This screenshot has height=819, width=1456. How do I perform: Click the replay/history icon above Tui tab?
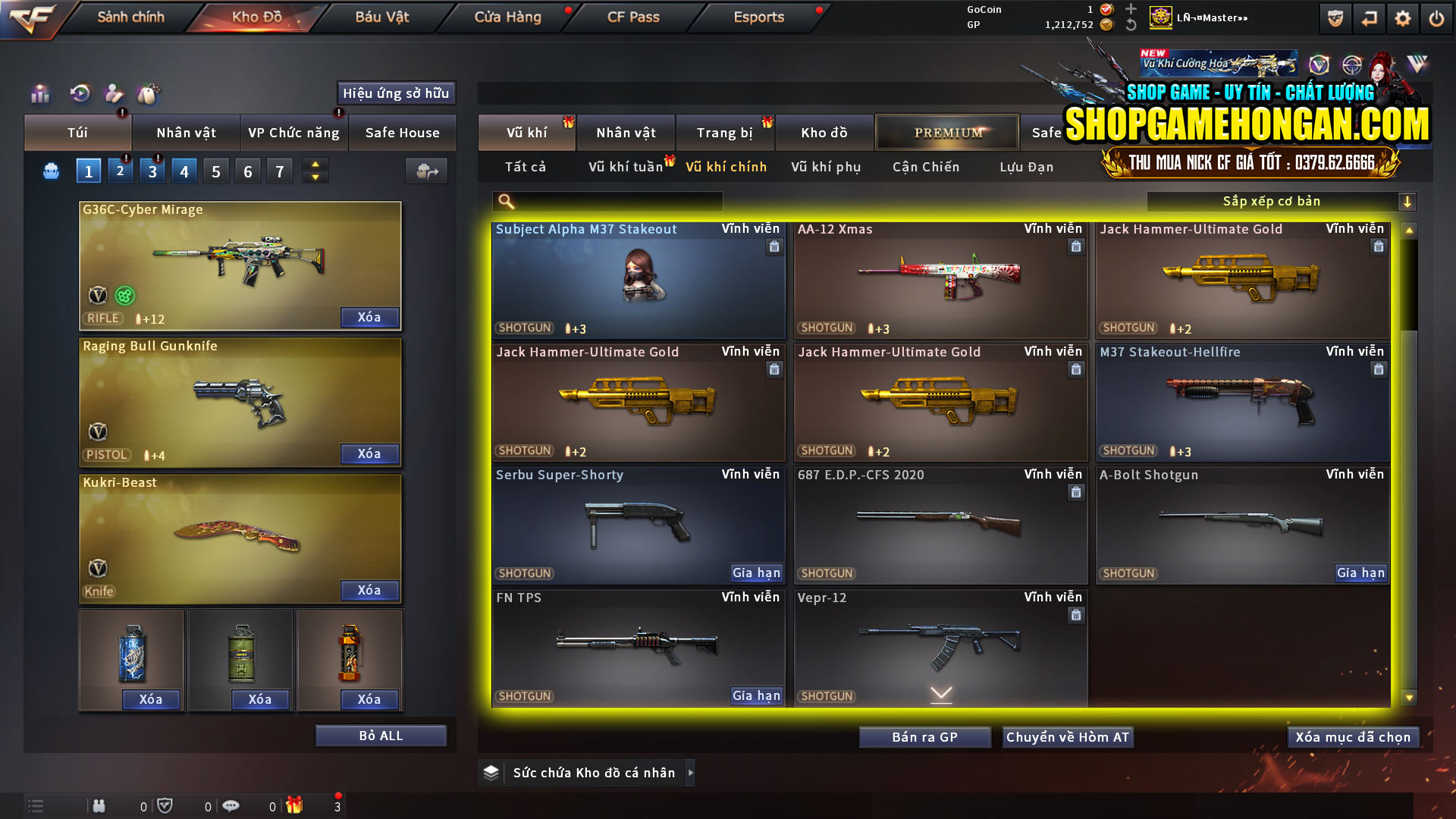(79, 94)
